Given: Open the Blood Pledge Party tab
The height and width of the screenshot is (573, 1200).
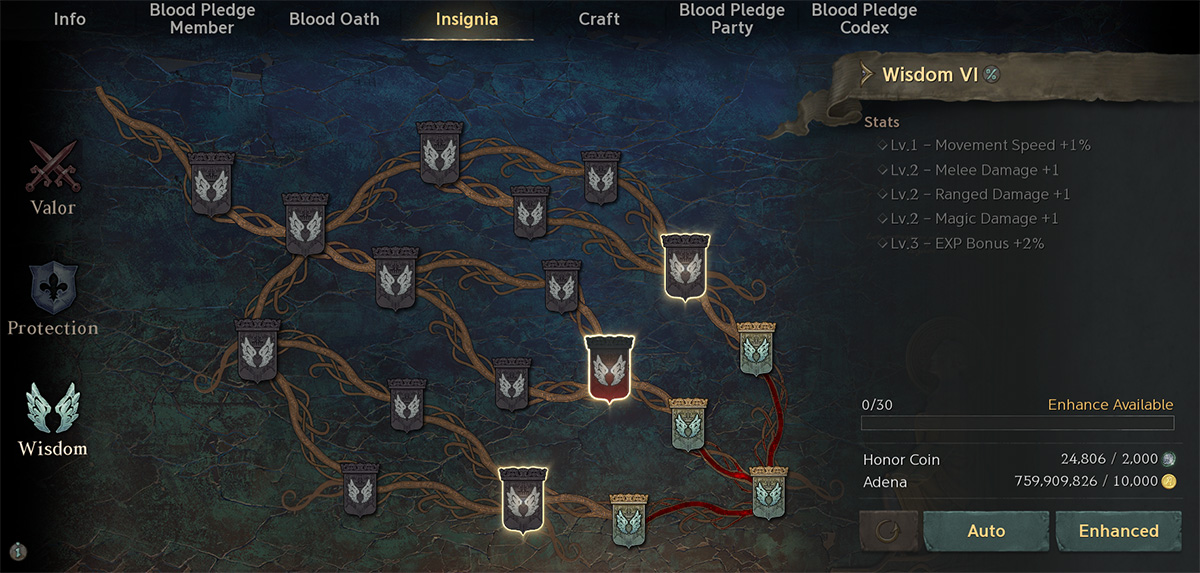Looking at the screenshot, I should coord(731,19).
